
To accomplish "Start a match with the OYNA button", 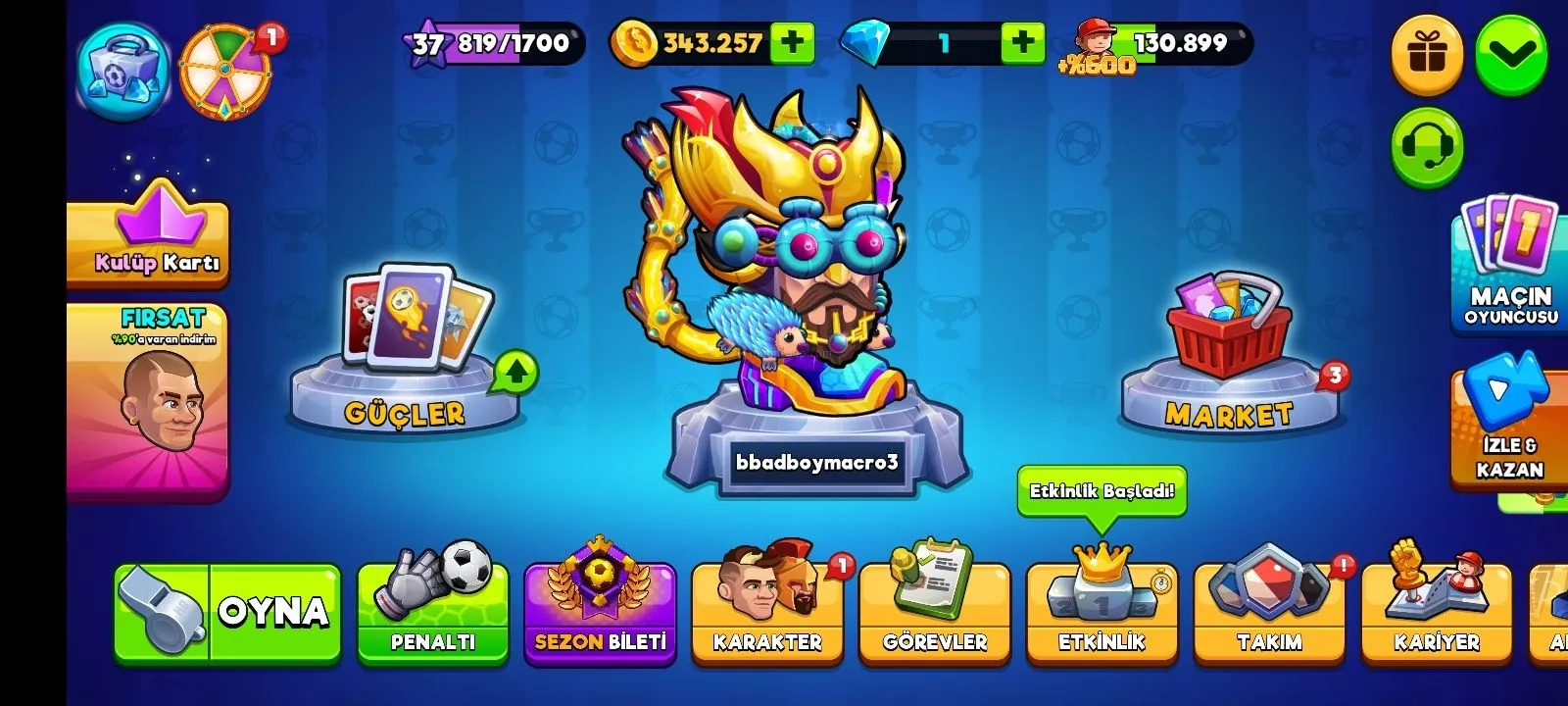I will point(227,613).
